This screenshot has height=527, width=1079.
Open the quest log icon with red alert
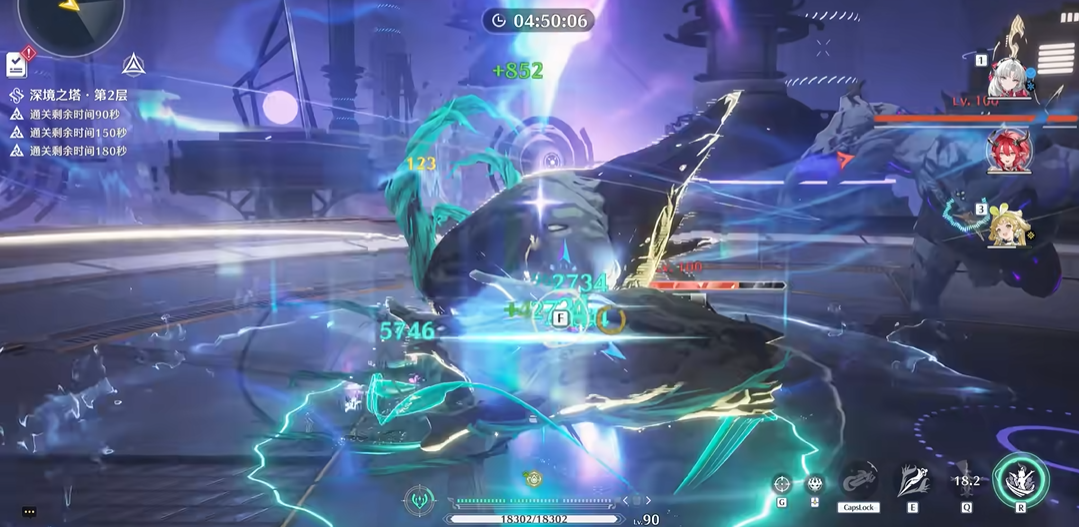point(16,63)
